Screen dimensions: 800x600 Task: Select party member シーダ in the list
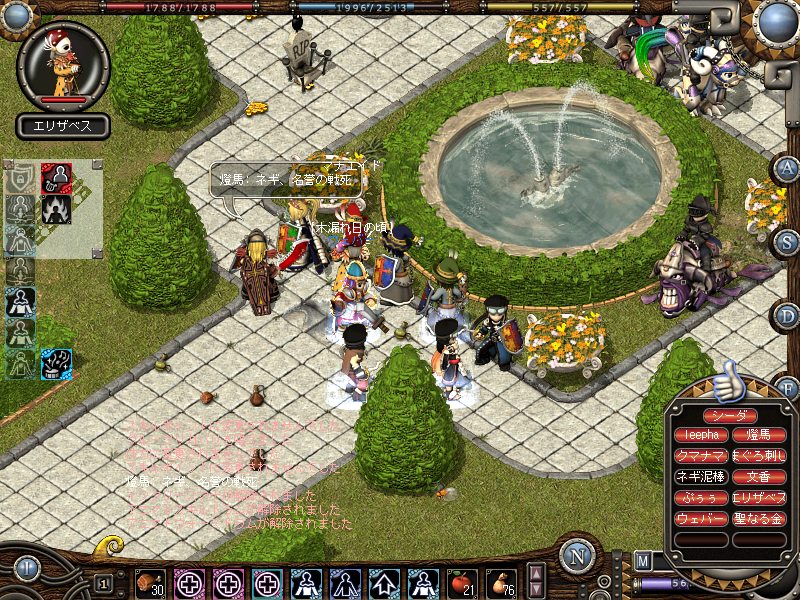tap(730, 415)
